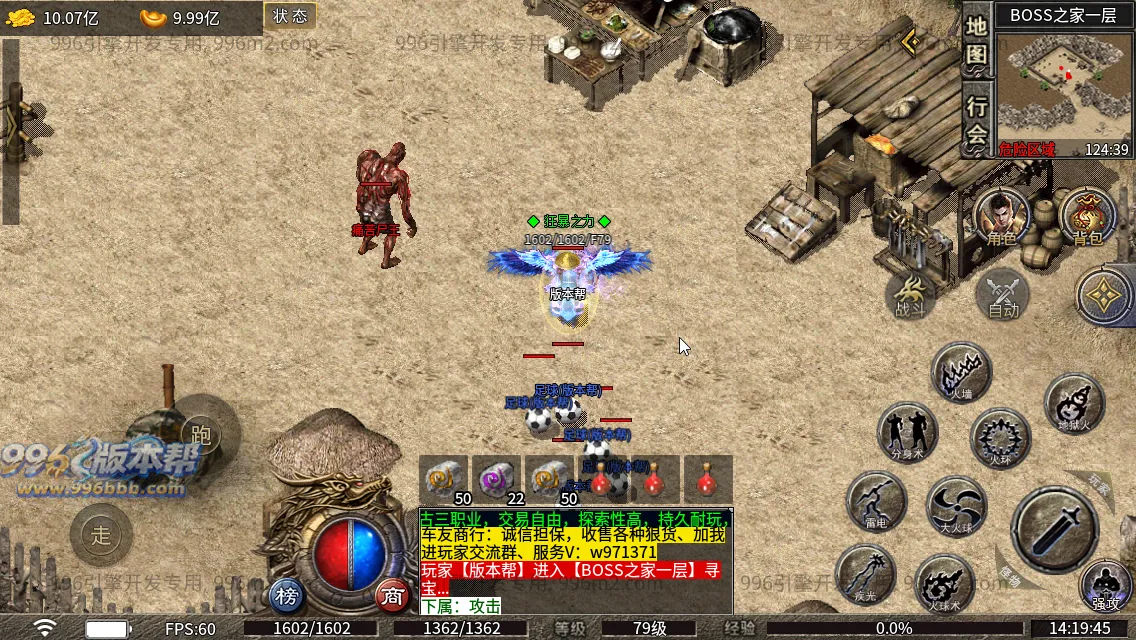Cast the 地狱火 hellfire skill
The width and height of the screenshot is (1136, 640).
[x=1074, y=402]
